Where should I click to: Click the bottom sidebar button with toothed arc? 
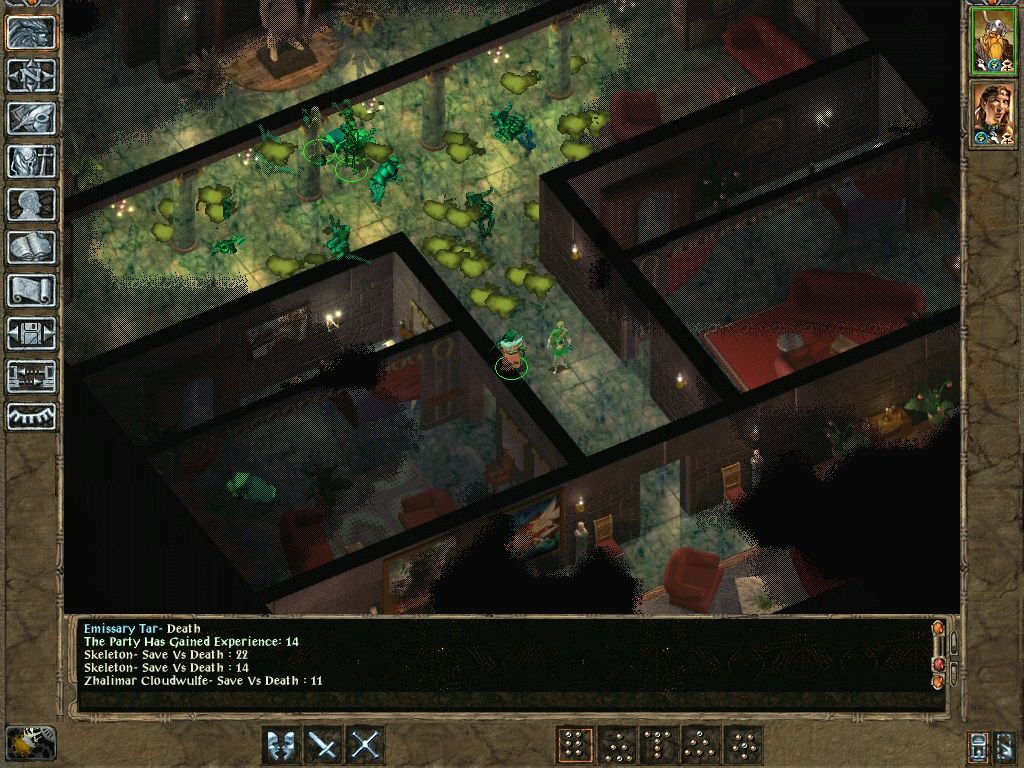(x=31, y=417)
